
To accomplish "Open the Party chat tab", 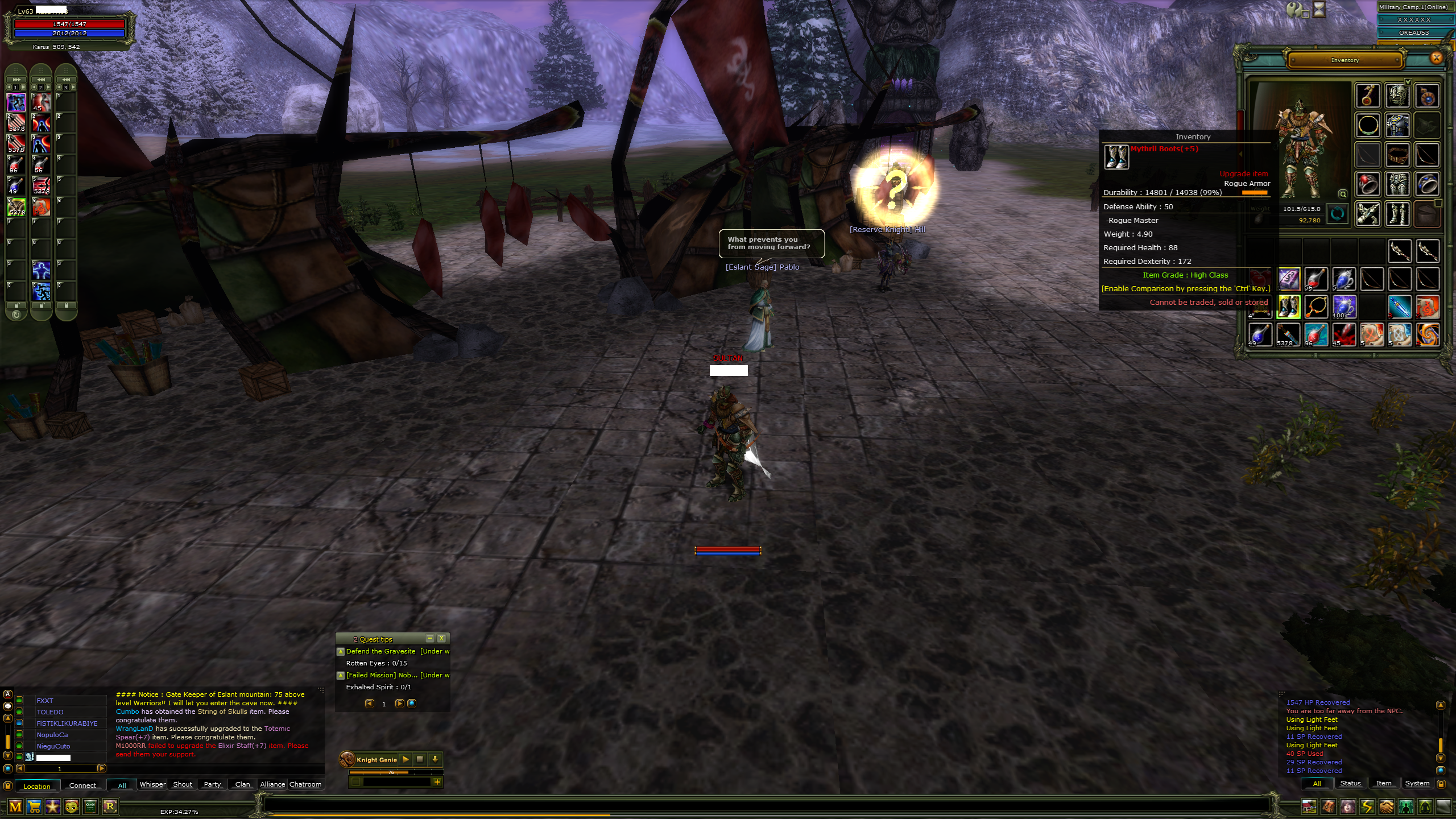I will click(212, 784).
